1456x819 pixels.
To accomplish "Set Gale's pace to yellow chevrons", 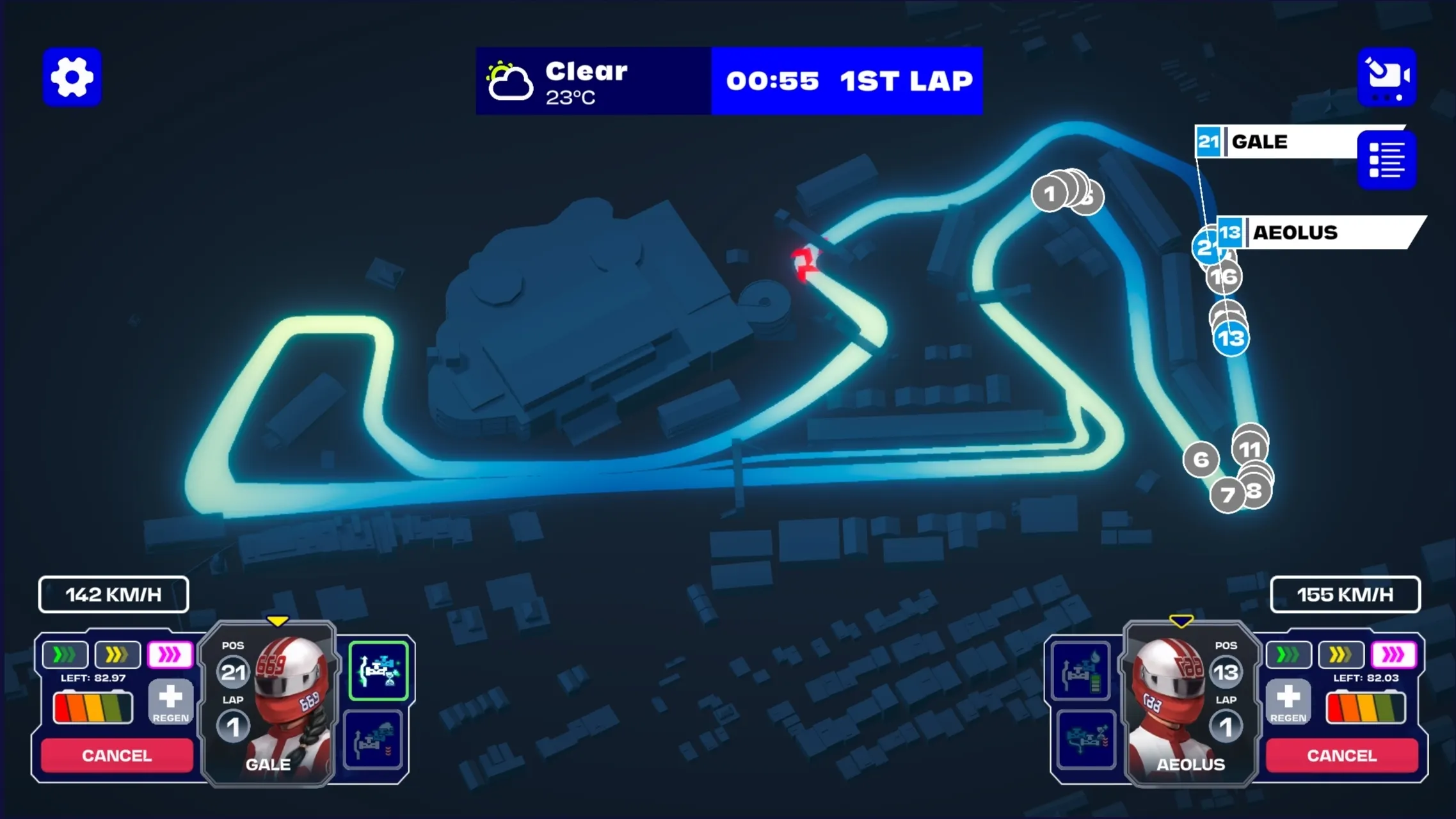I will click(117, 655).
